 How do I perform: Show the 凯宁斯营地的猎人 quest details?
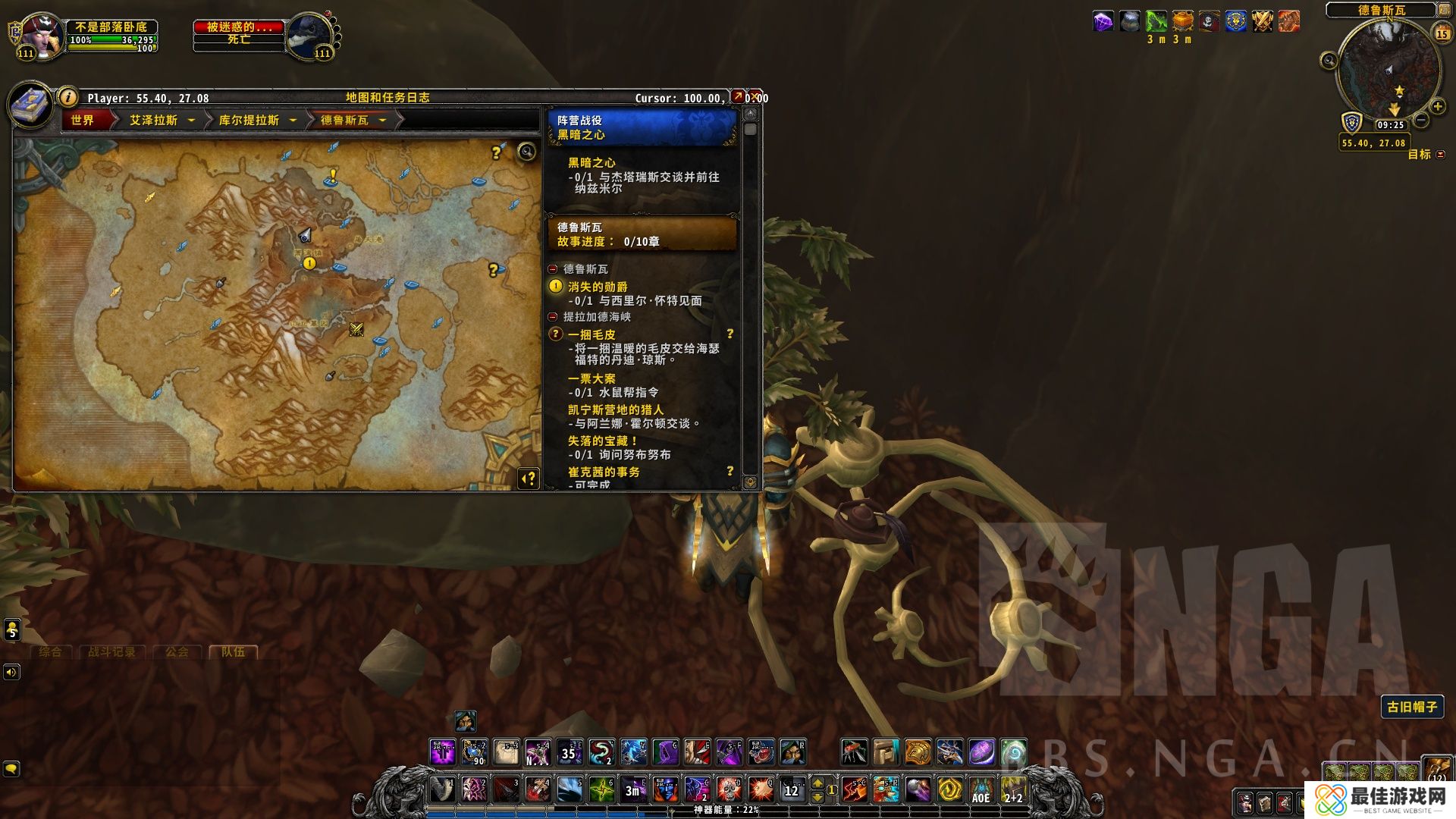click(615, 409)
